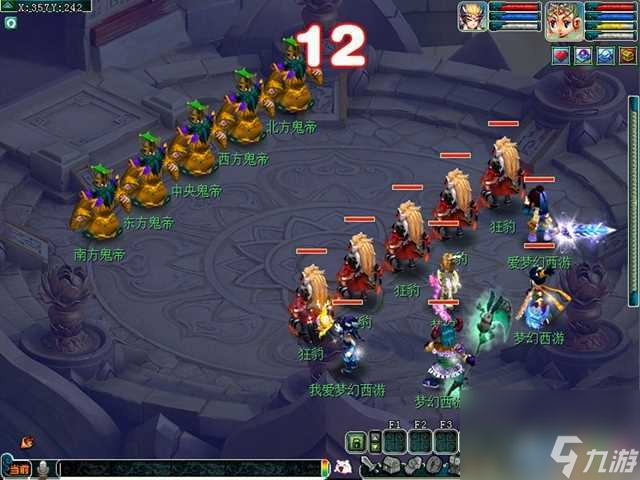Select the F3 hotkey slot

pos(446,441)
